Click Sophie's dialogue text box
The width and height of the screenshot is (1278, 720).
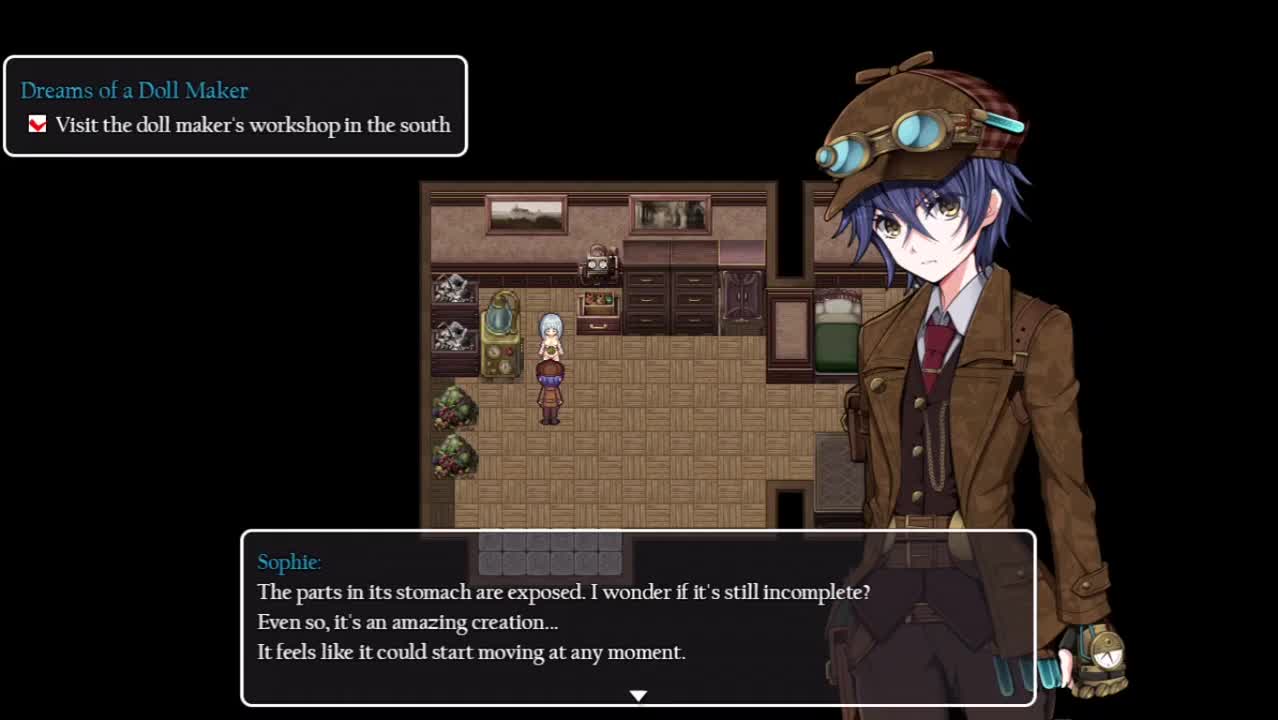point(638,618)
